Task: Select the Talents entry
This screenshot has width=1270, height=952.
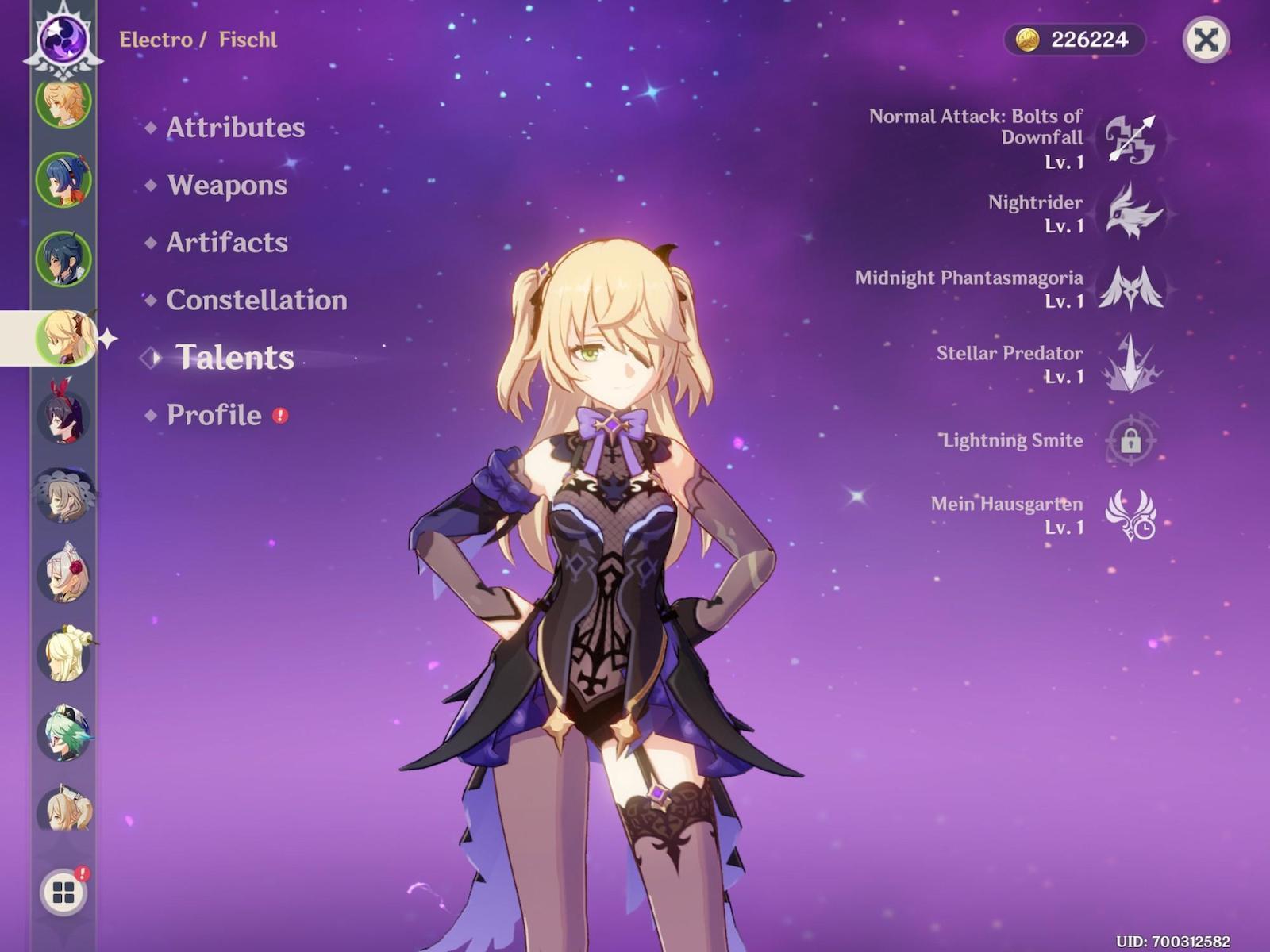Action: (x=234, y=358)
